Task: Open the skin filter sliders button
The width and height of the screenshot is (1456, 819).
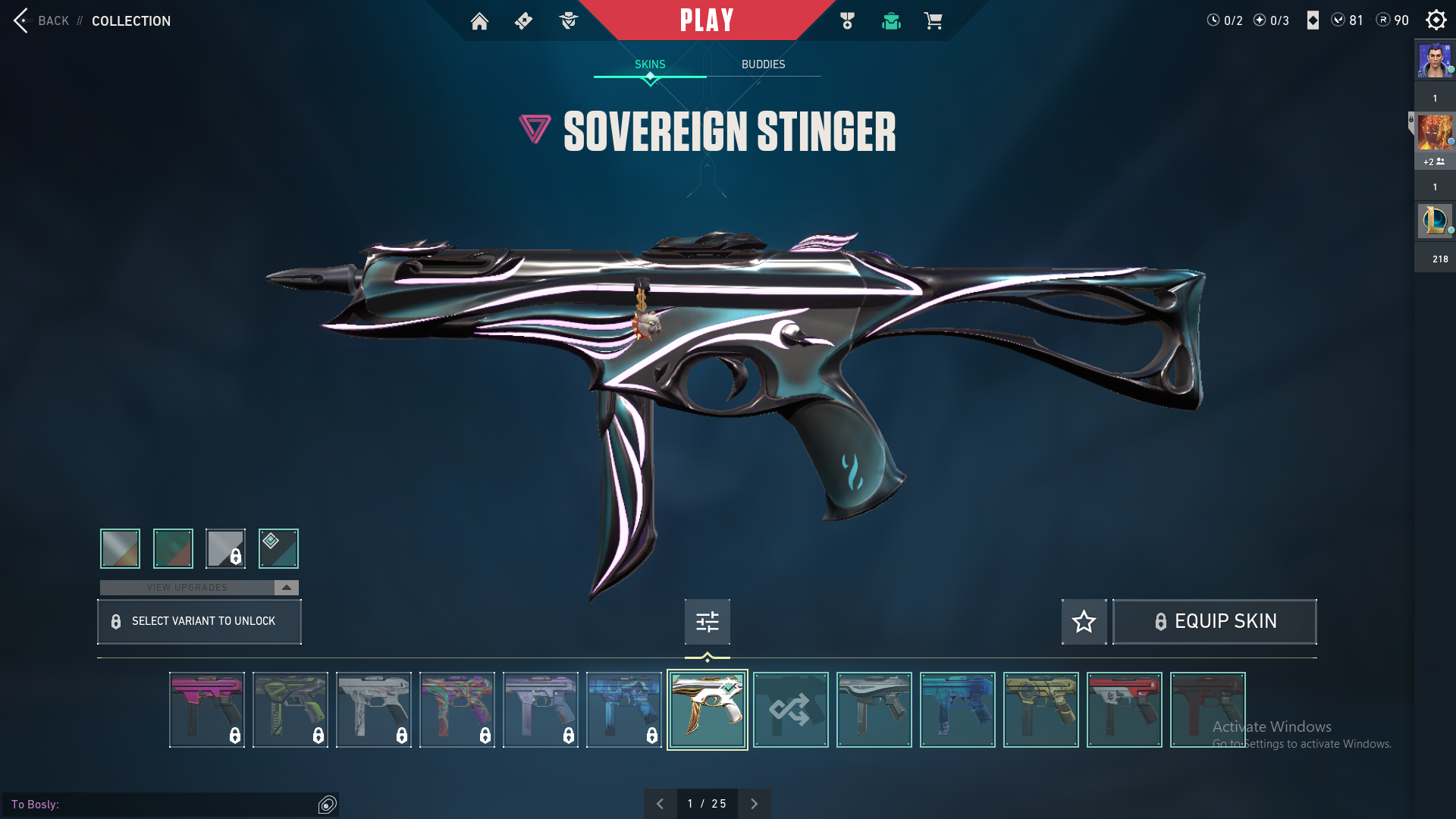Action: (x=707, y=622)
